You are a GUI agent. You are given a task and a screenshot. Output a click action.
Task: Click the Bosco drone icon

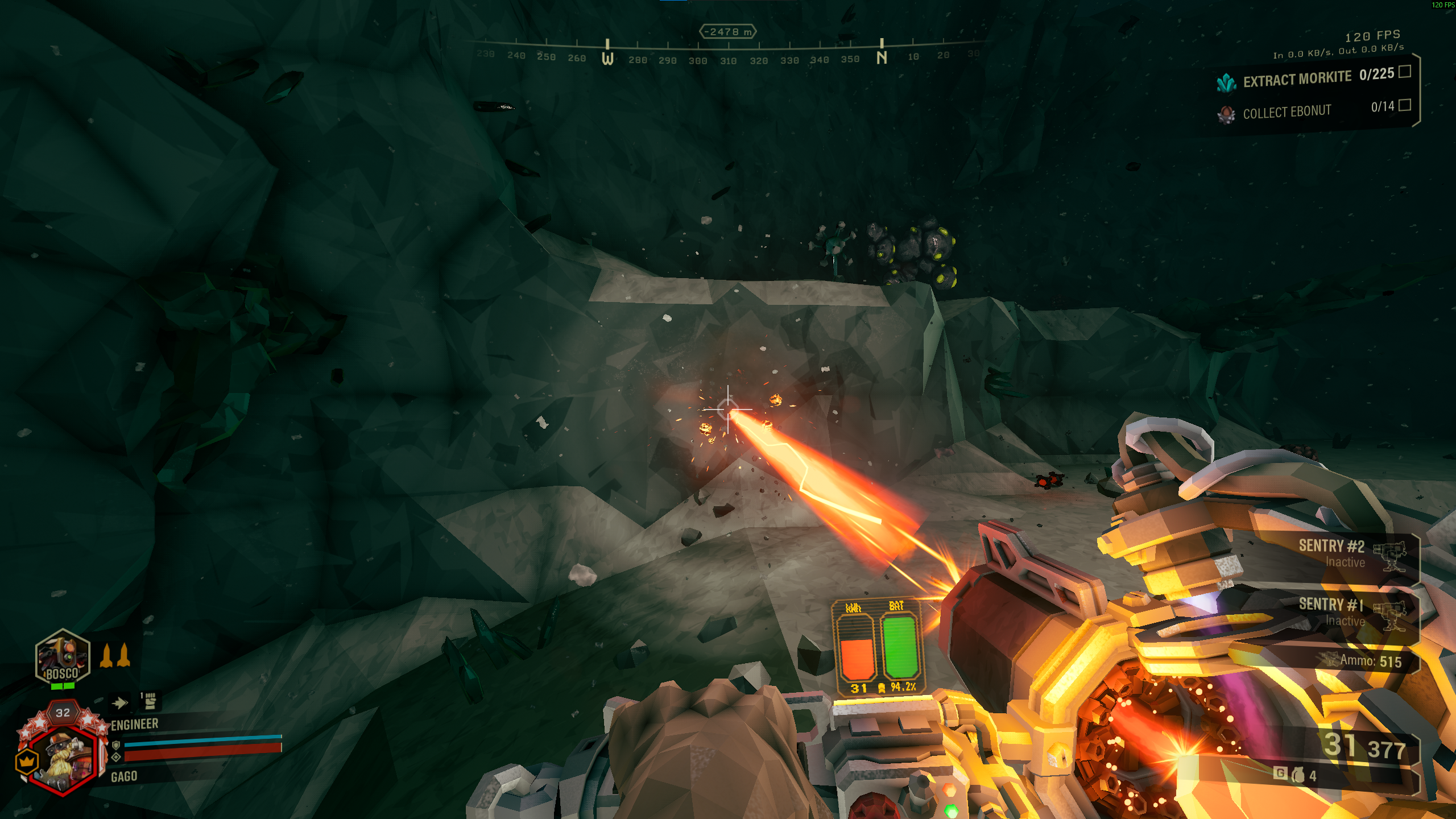(x=63, y=657)
